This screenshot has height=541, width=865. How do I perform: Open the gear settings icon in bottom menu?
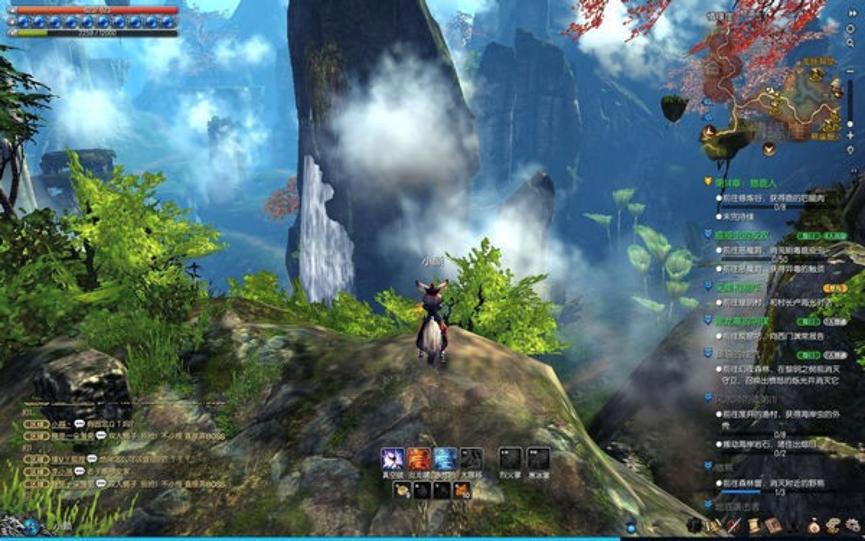click(x=852, y=524)
